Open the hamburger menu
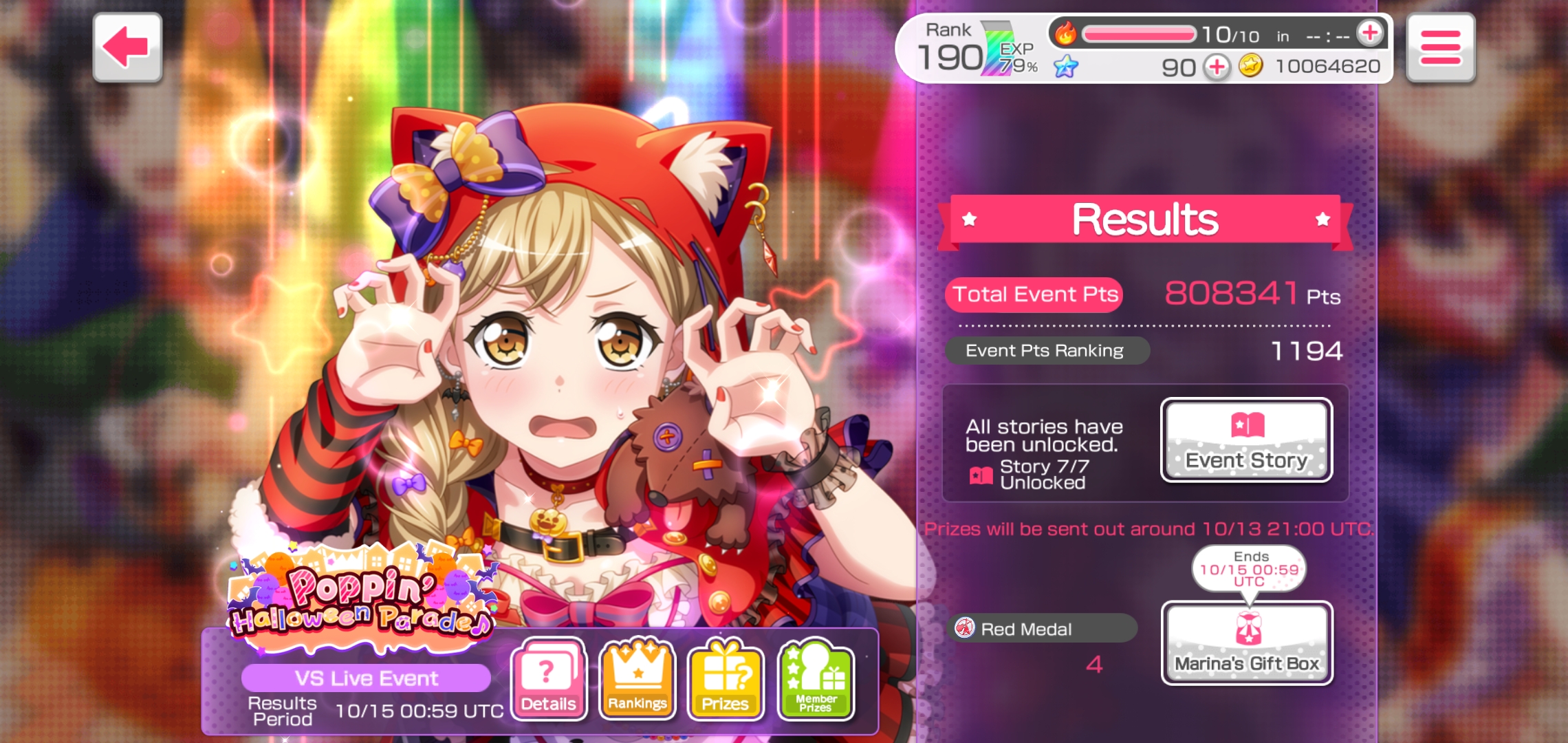 pos(1440,47)
